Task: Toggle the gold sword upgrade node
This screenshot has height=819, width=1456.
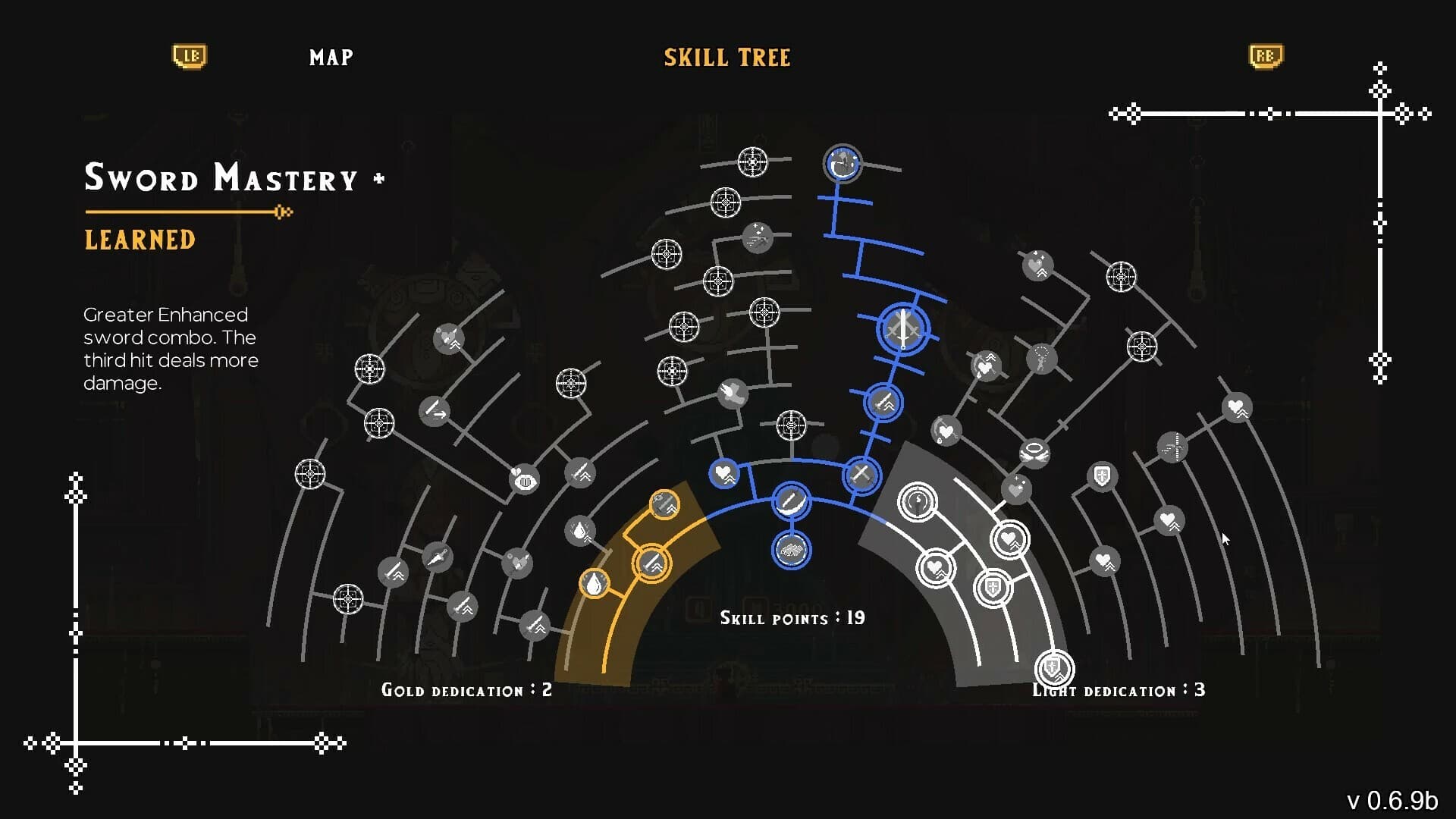Action: (653, 563)
